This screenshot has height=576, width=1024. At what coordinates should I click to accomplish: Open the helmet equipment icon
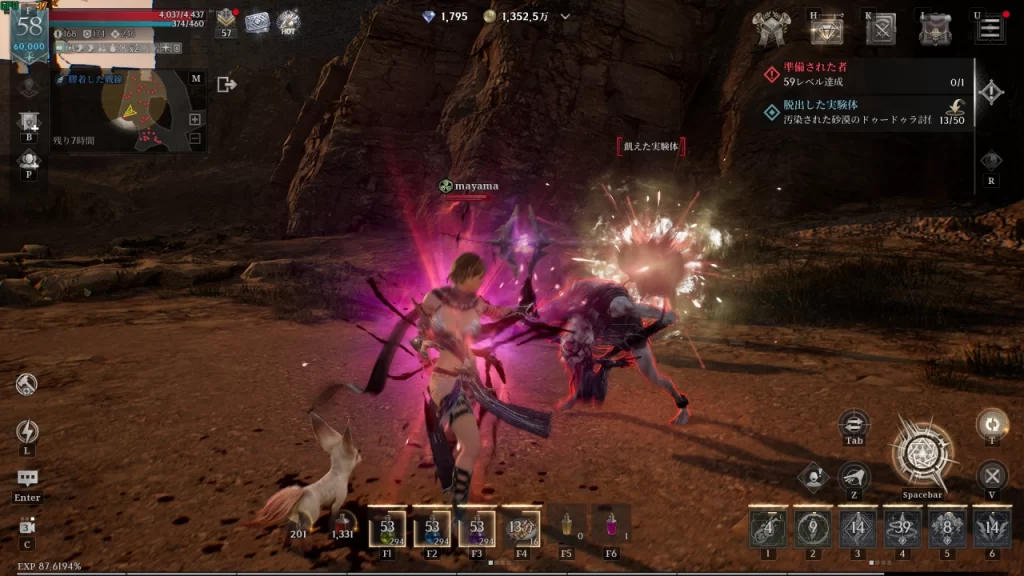point(770,30)
